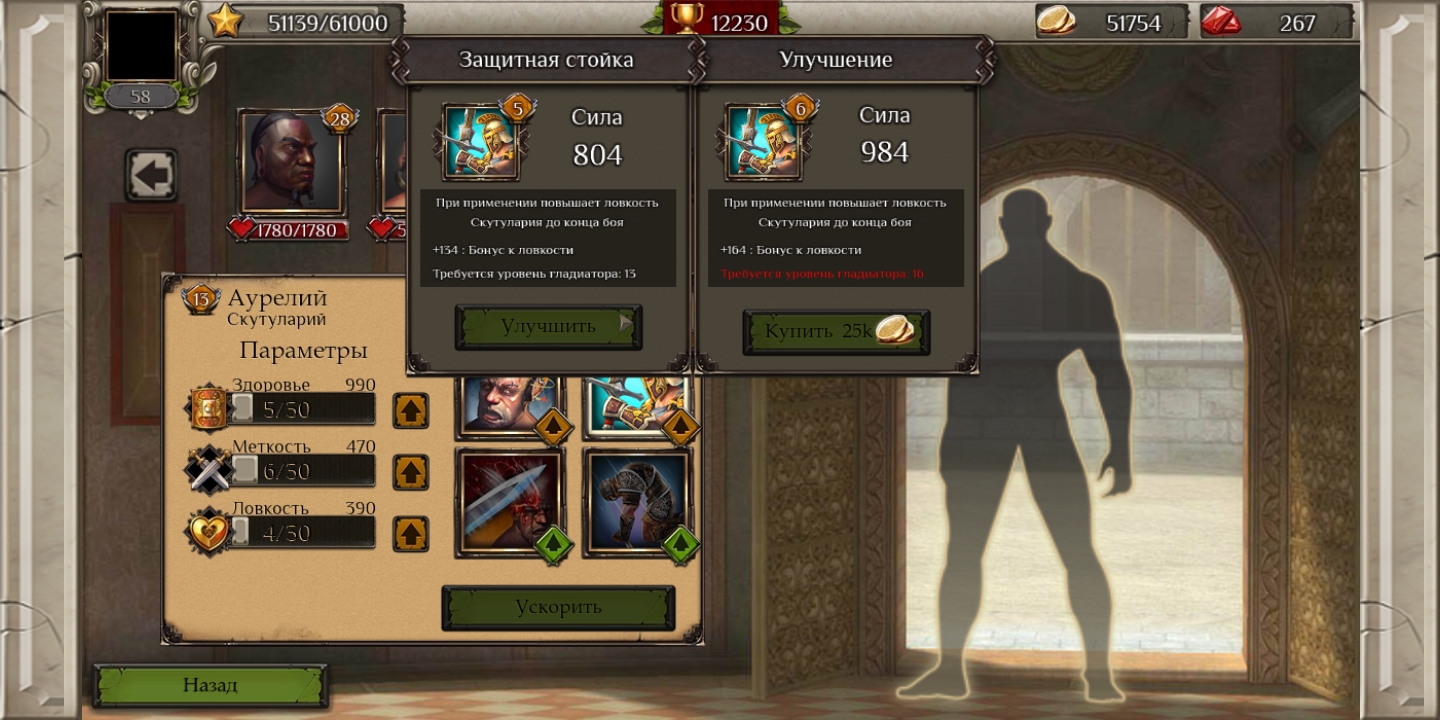This screenshot has height=720, width=1440.
Task: Open the player profile avatar
Action: 141,46
